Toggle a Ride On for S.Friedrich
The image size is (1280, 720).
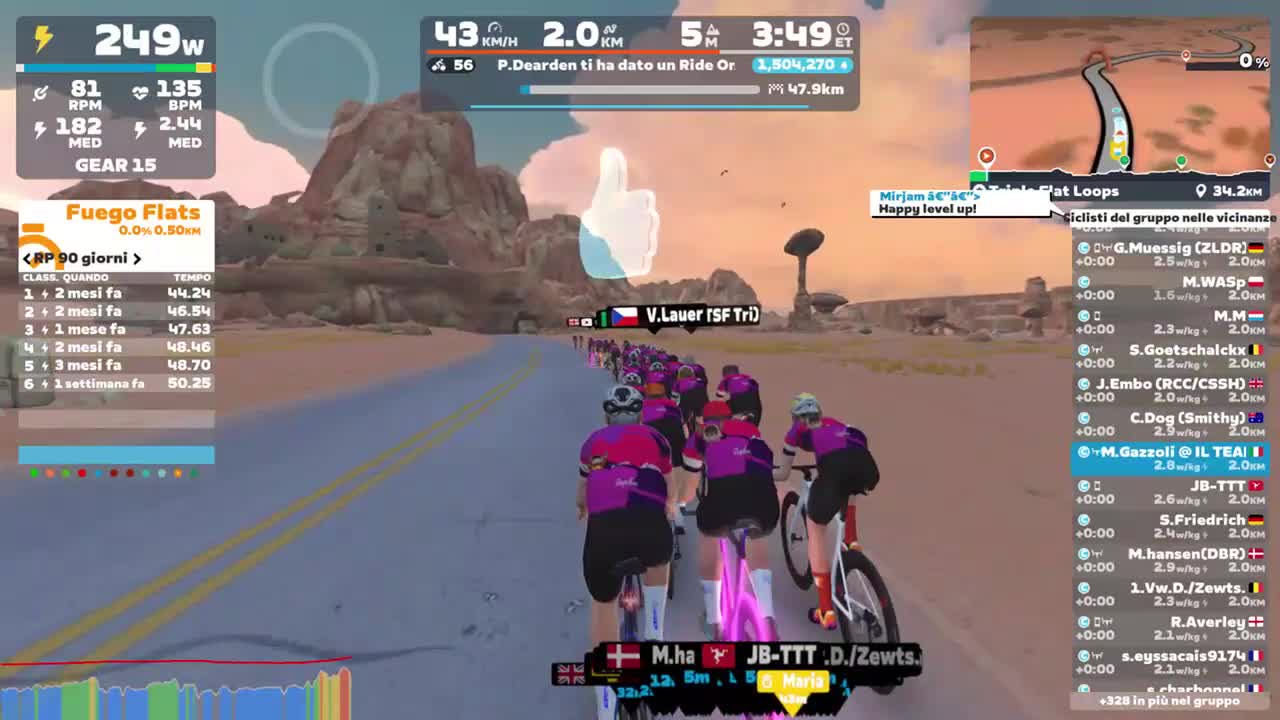[1084, 519]
